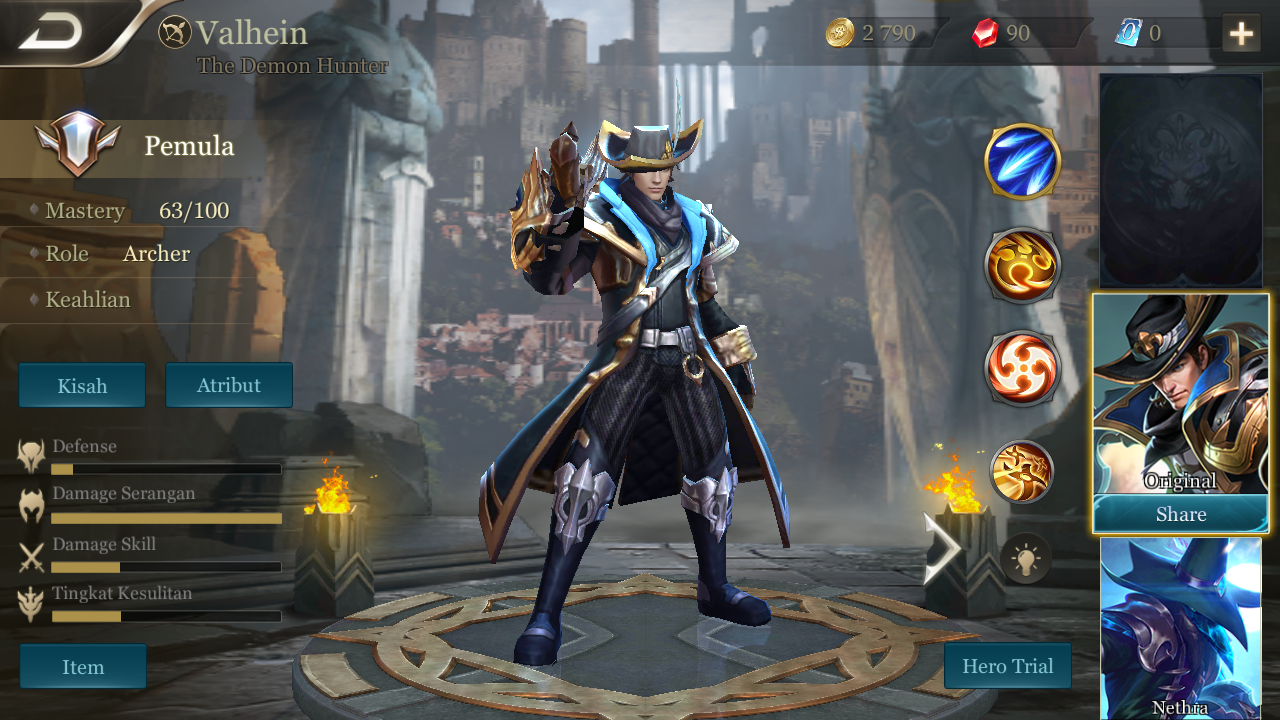1280x720 pixels.
Task: Select the dark locked skin slot
Action: (1180, 181)
